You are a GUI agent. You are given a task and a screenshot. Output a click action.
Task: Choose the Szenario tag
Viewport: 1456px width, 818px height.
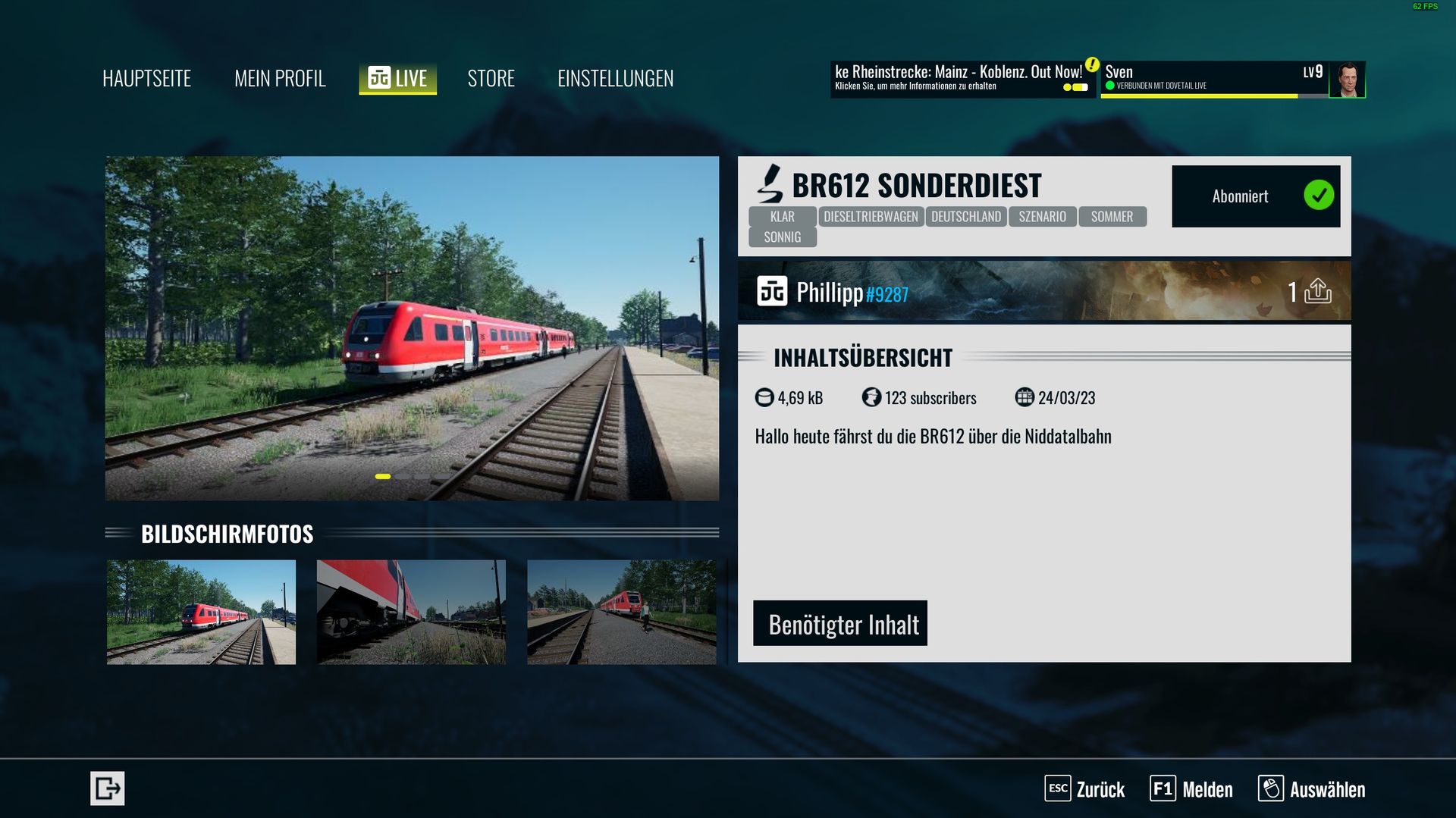coord(1042,217)
